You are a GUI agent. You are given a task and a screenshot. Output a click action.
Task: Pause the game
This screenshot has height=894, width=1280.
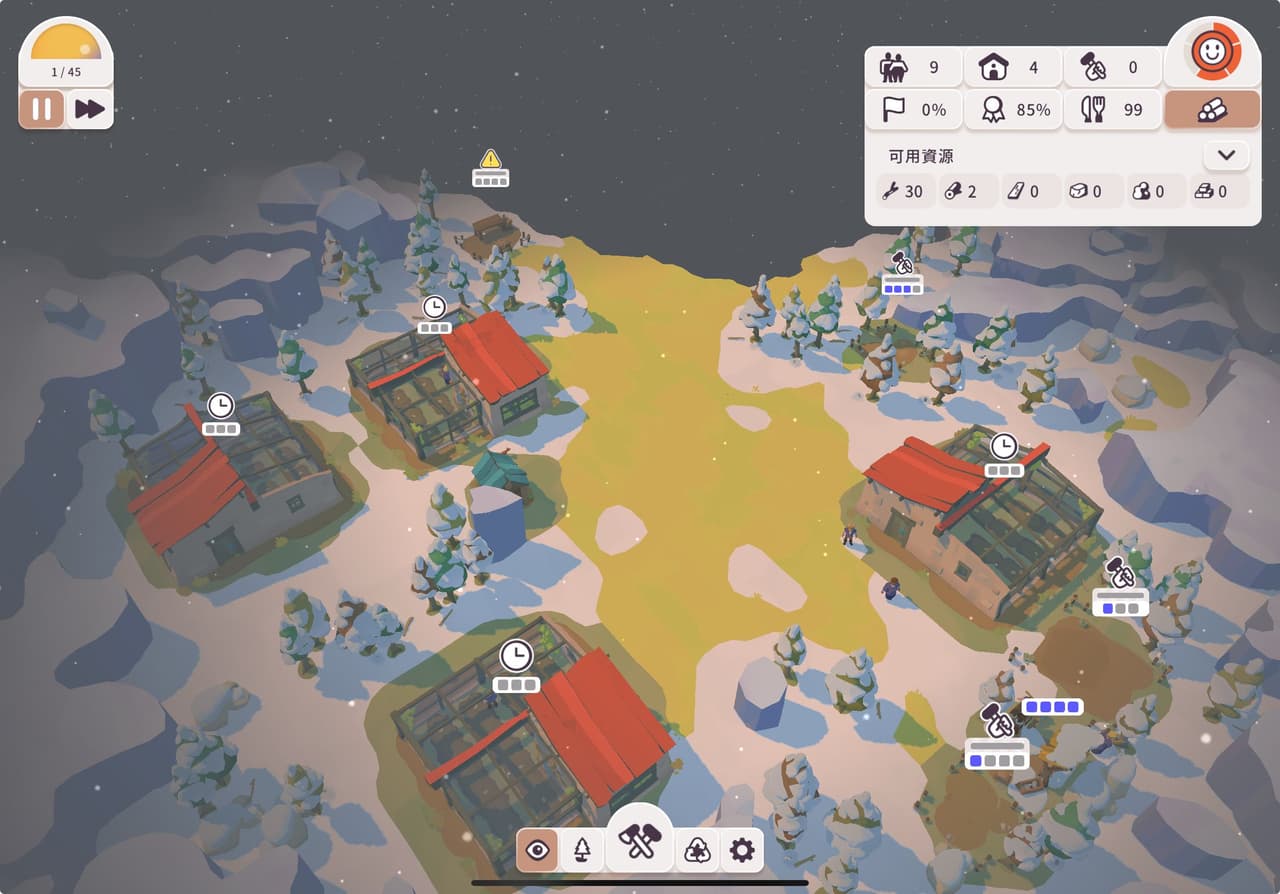pyautogui.click(x=42, y=109)
